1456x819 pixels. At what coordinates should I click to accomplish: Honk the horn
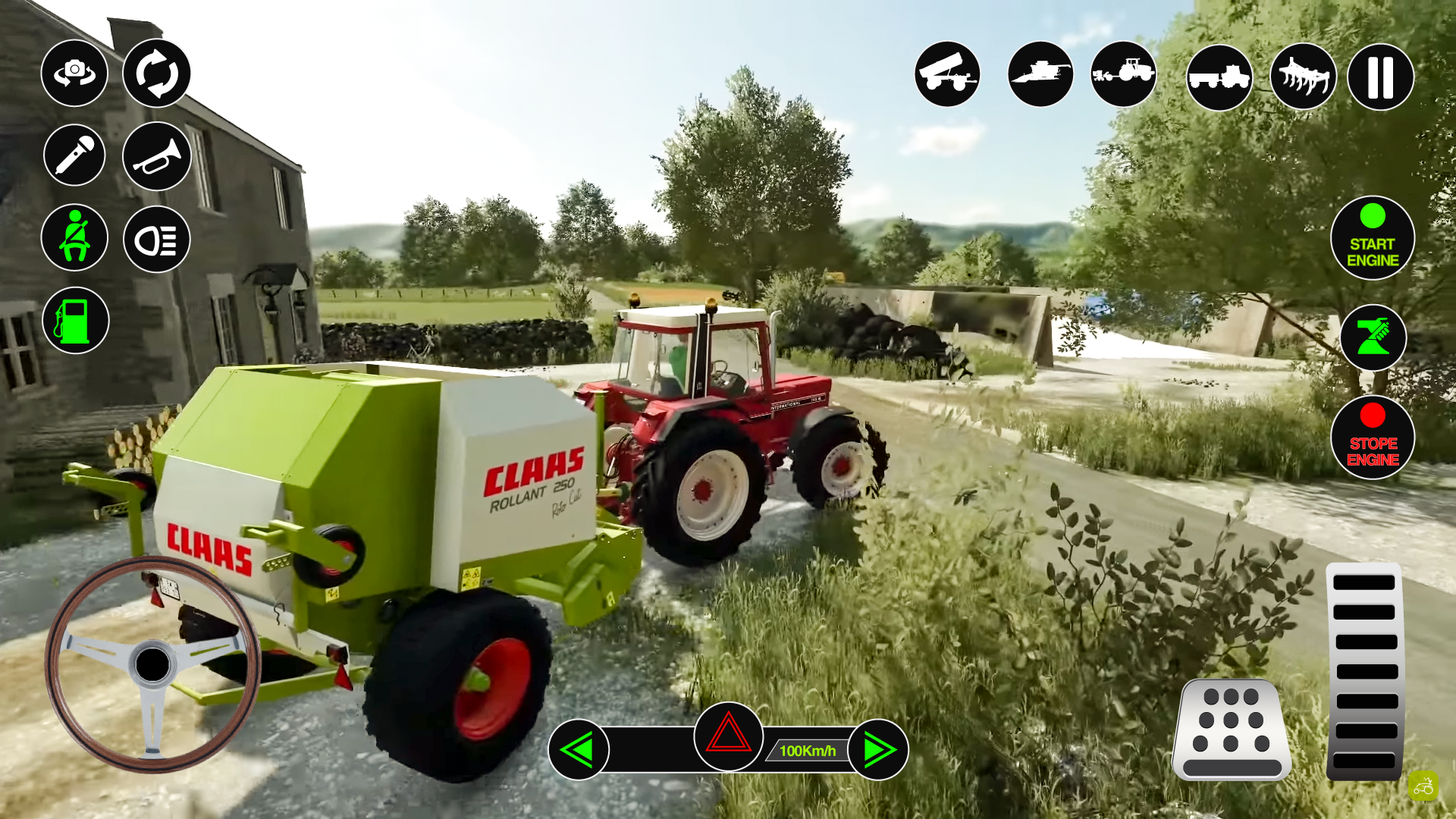click(x=156, y=155)
